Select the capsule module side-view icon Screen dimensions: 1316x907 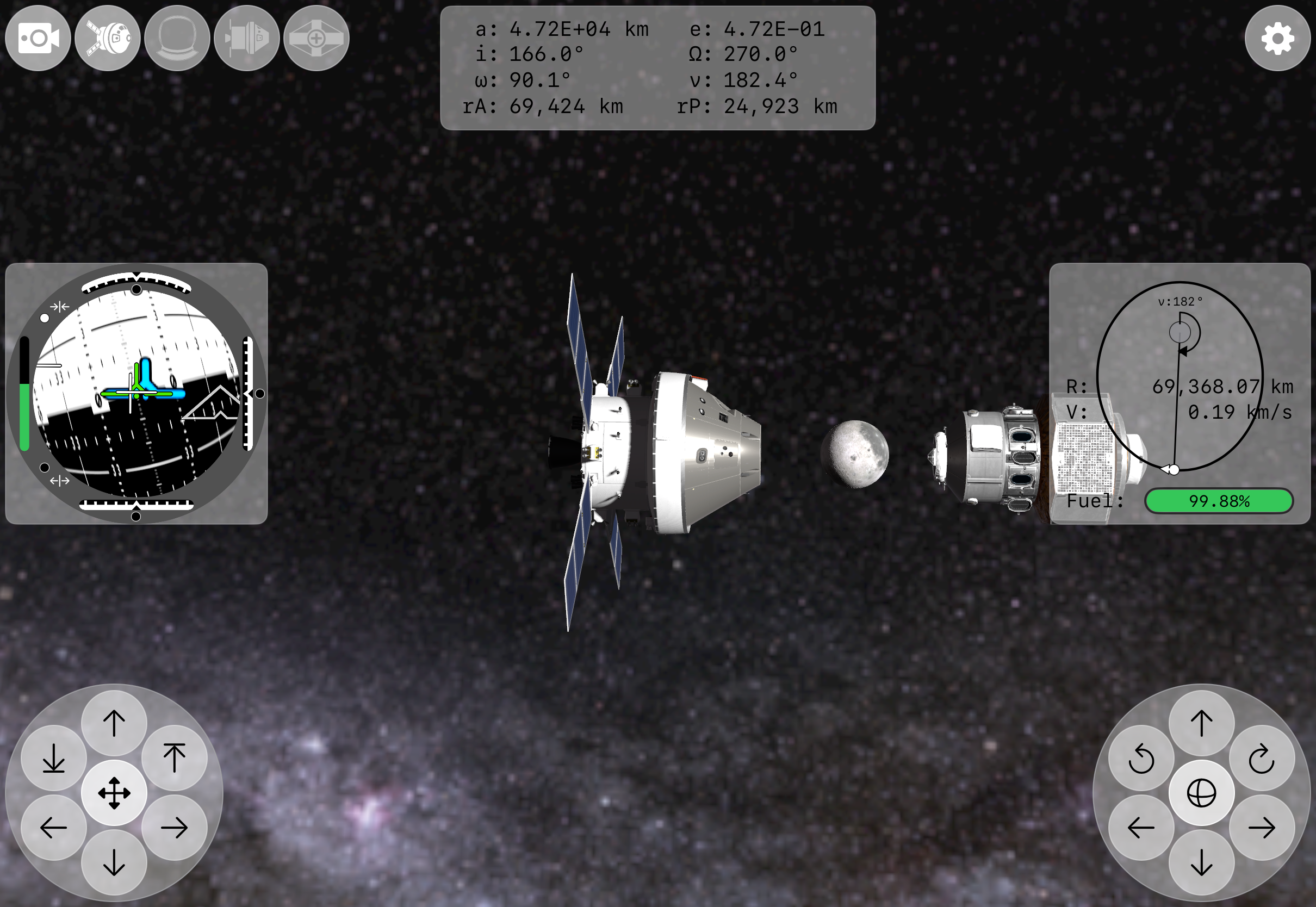[246, 39]
